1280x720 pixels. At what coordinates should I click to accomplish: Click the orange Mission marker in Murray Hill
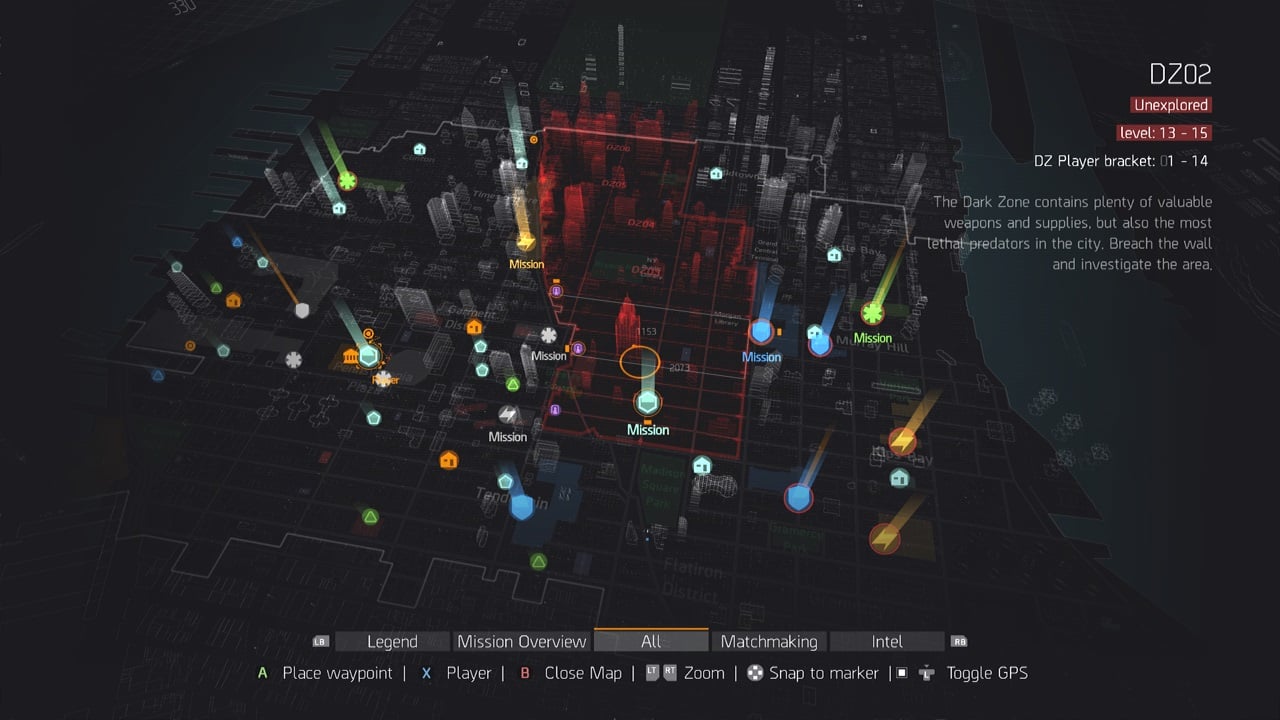coord(872,315)
